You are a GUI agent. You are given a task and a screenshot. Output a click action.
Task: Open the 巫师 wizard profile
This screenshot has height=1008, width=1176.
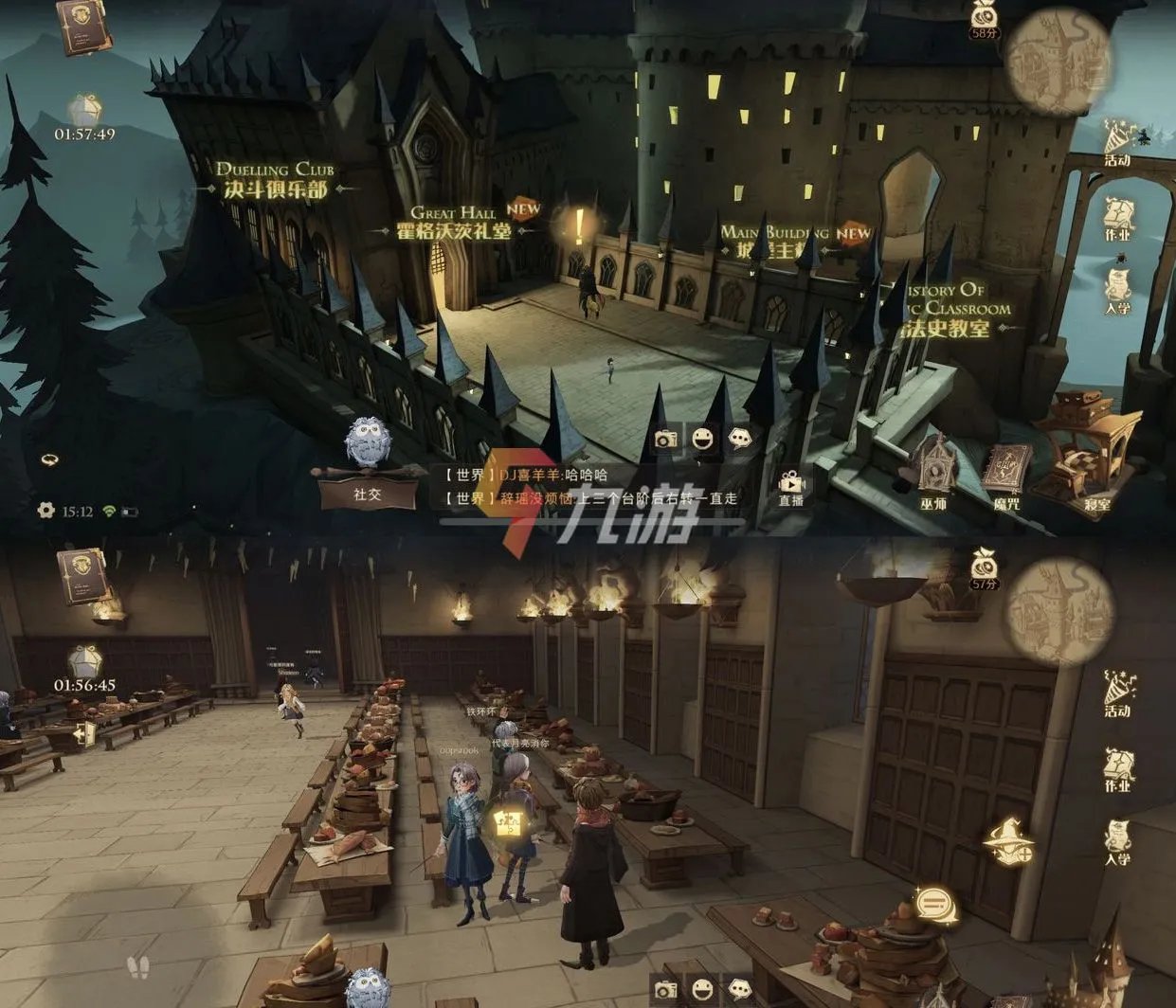tap(934, 472)
